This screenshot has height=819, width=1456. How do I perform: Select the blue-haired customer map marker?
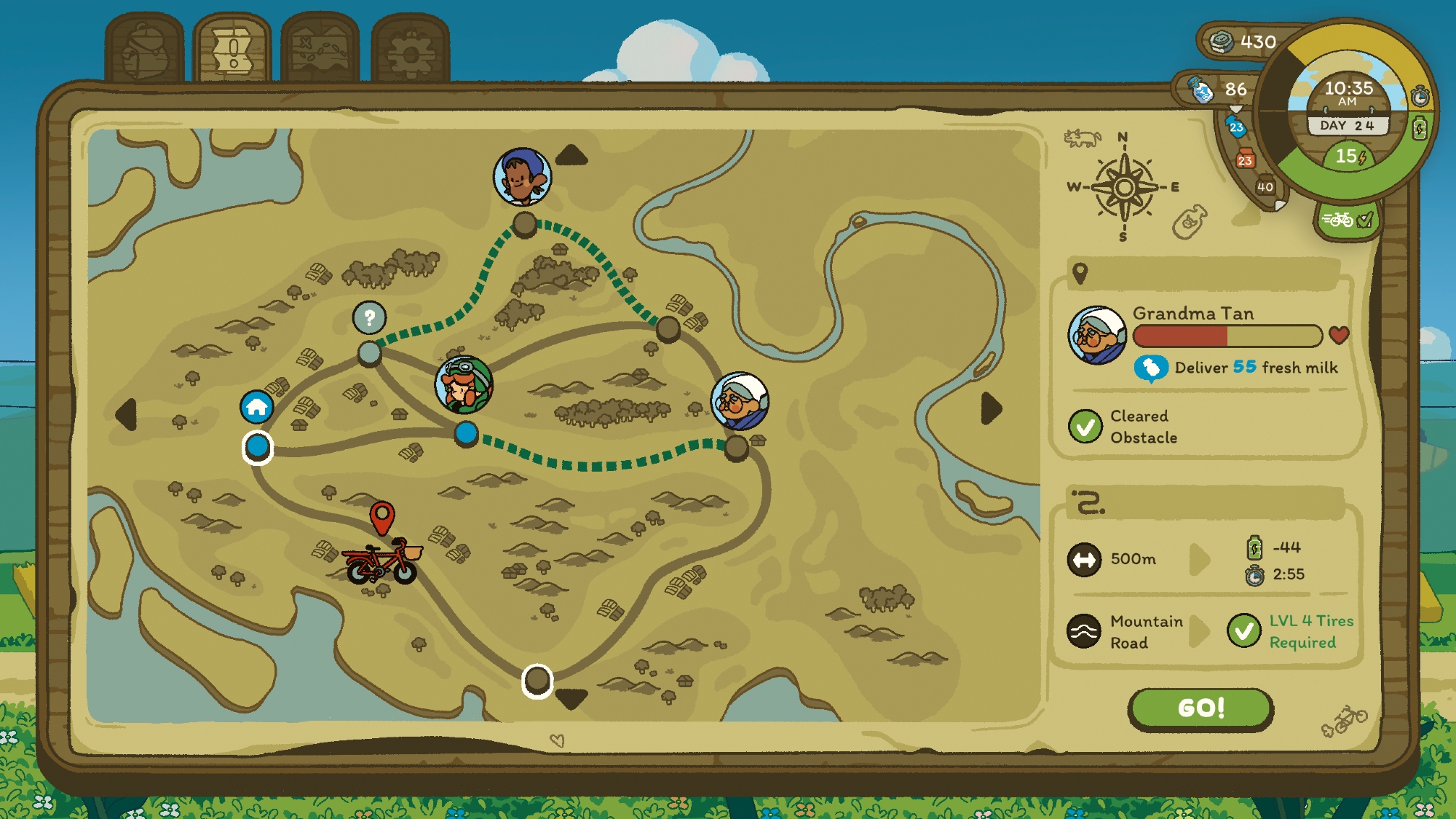tap(522, 177)
